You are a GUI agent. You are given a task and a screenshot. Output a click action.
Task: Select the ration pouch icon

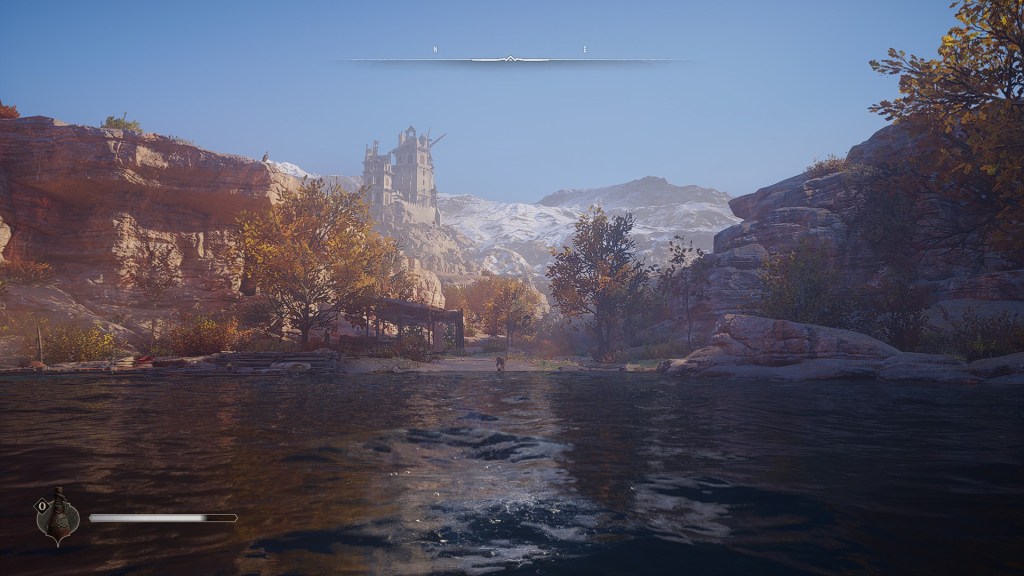click(60, 515)
